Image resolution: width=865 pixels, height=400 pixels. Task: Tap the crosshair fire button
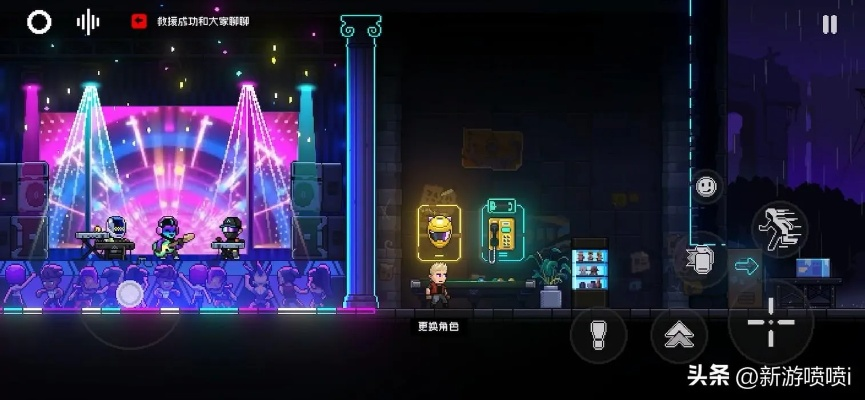(x=771, y=323)
